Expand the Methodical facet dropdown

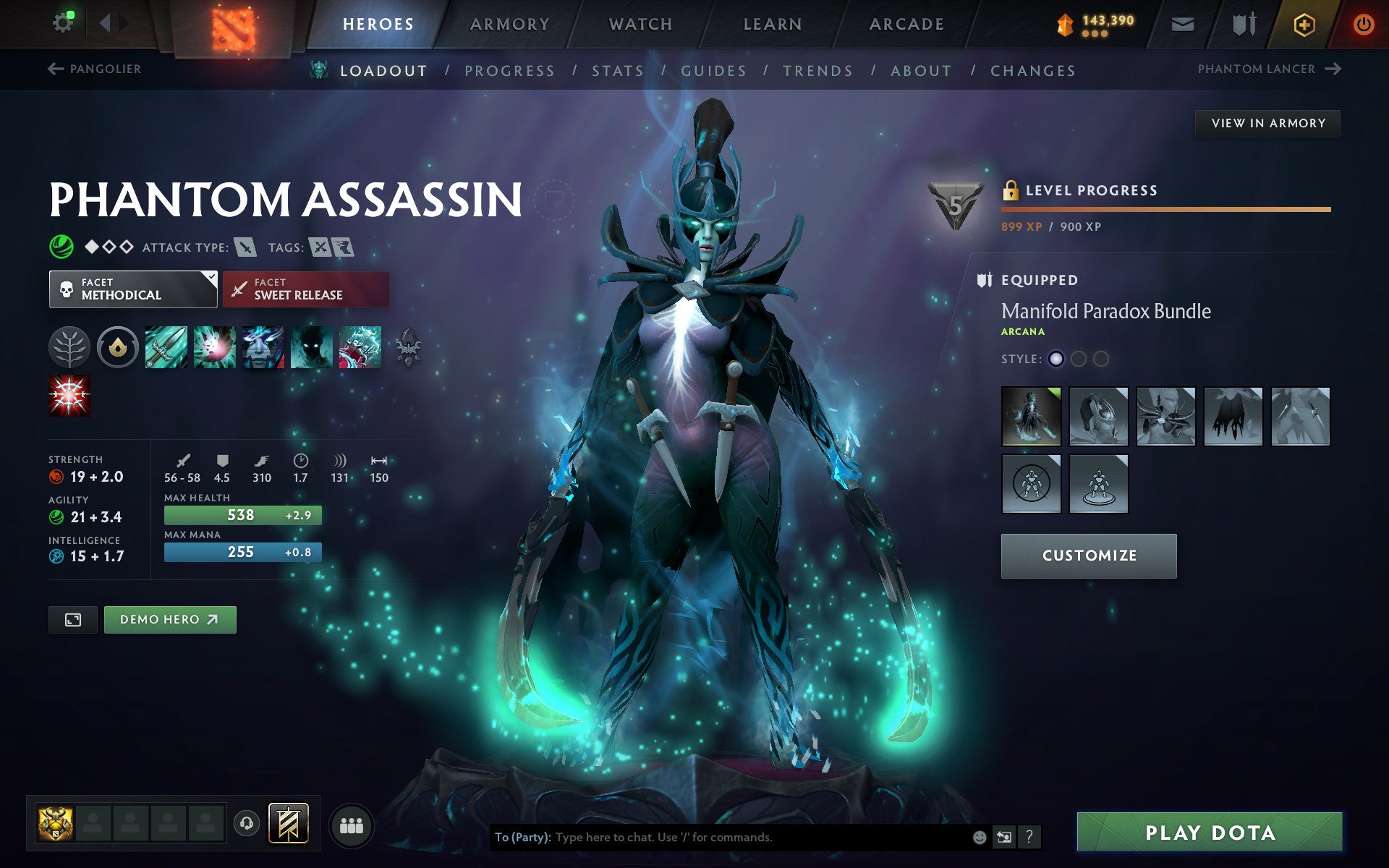click(x=133, y=289)
